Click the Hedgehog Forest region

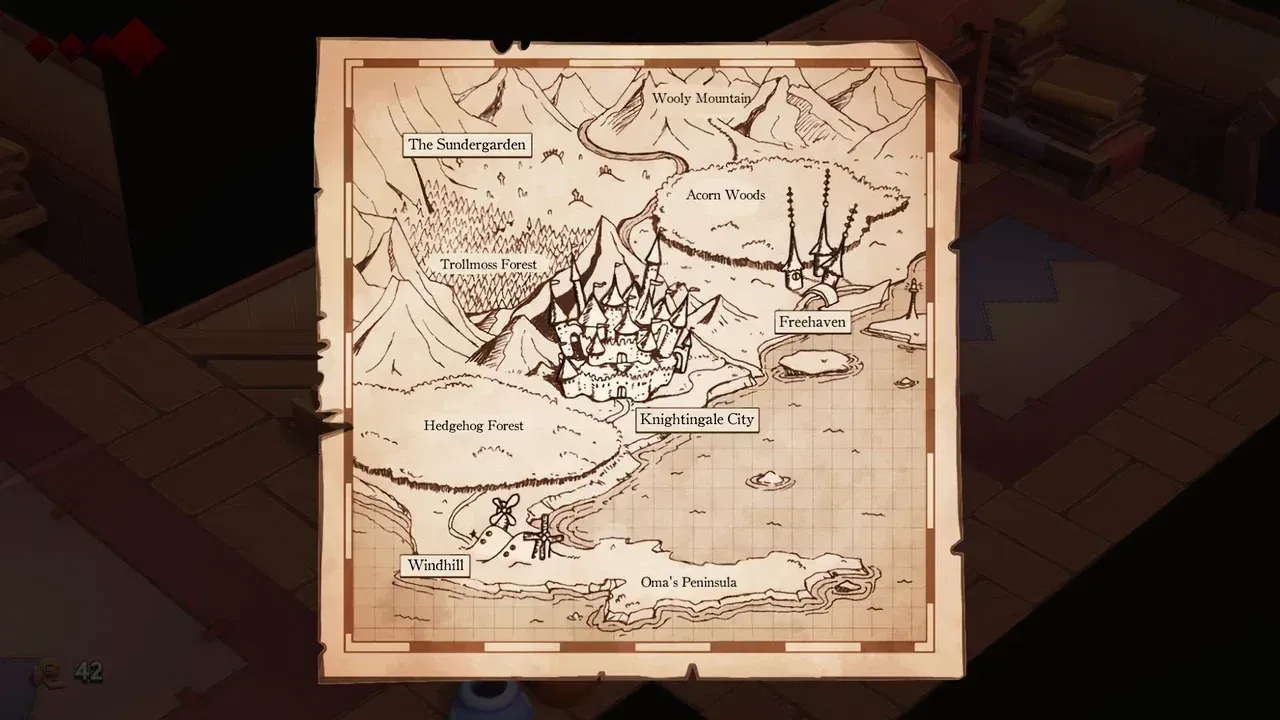(x=473, y=425)
